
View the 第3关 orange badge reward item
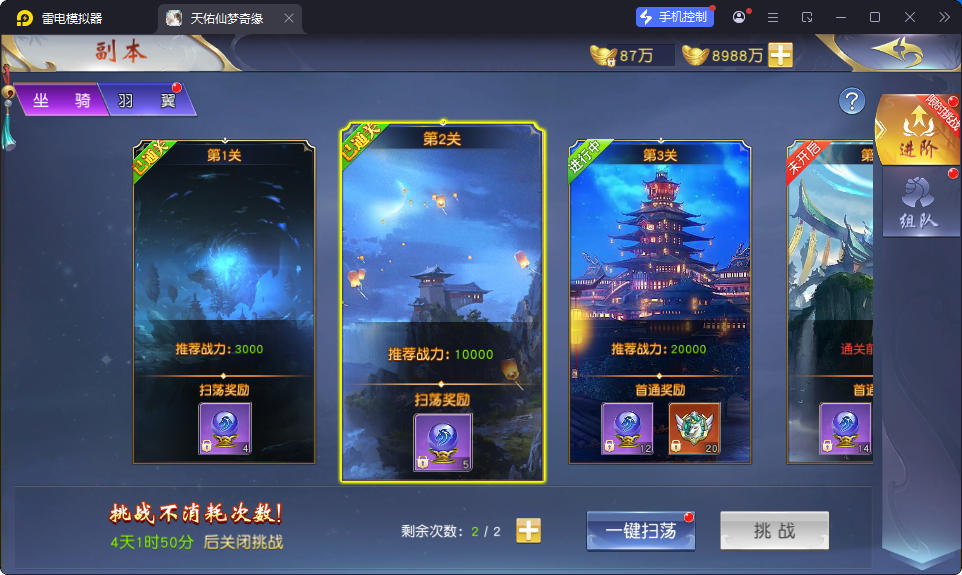pos(694,429)
